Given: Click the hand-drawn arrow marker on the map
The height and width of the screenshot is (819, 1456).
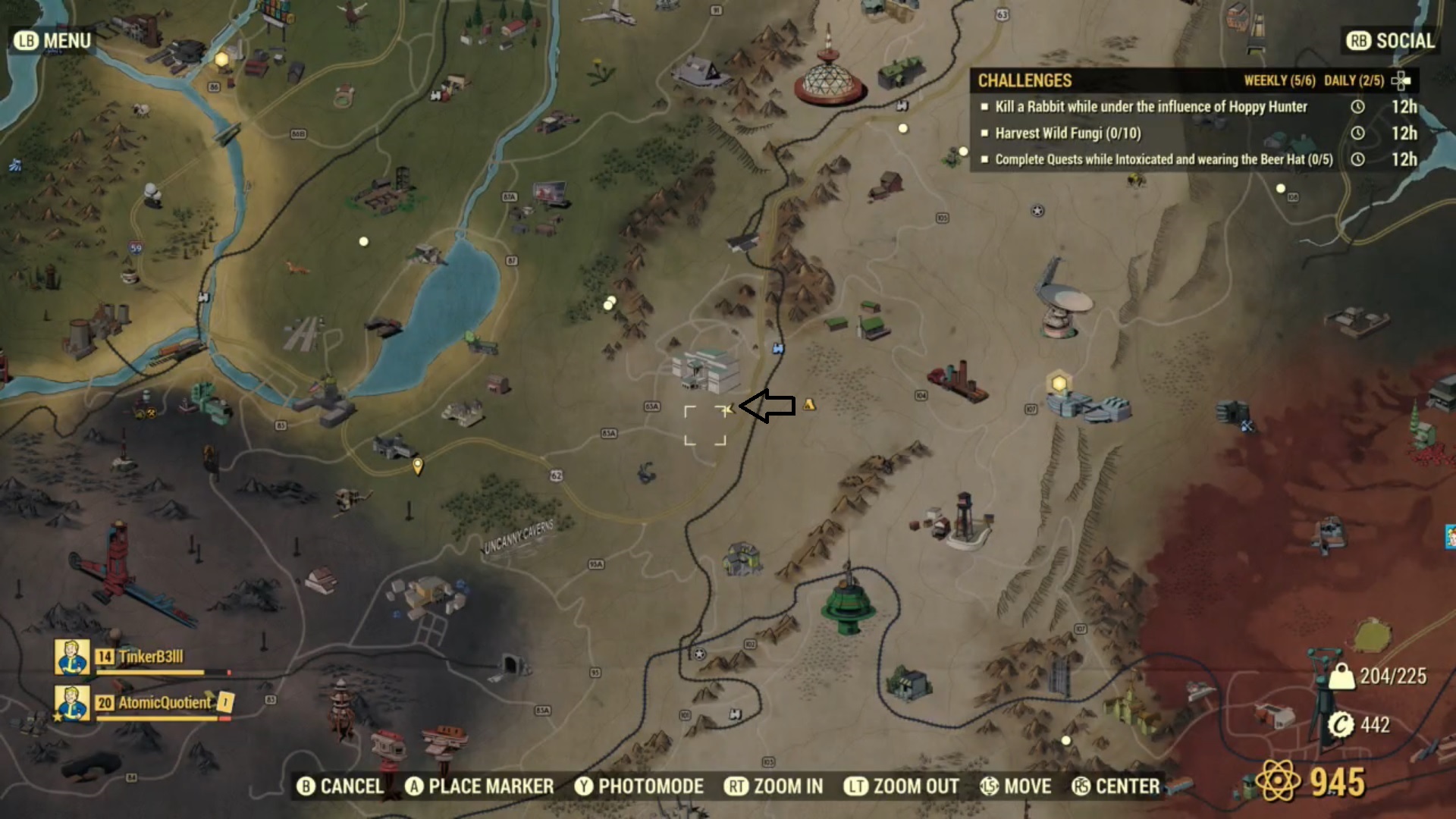Looking at the screenshot, I should tap(766, 406).
